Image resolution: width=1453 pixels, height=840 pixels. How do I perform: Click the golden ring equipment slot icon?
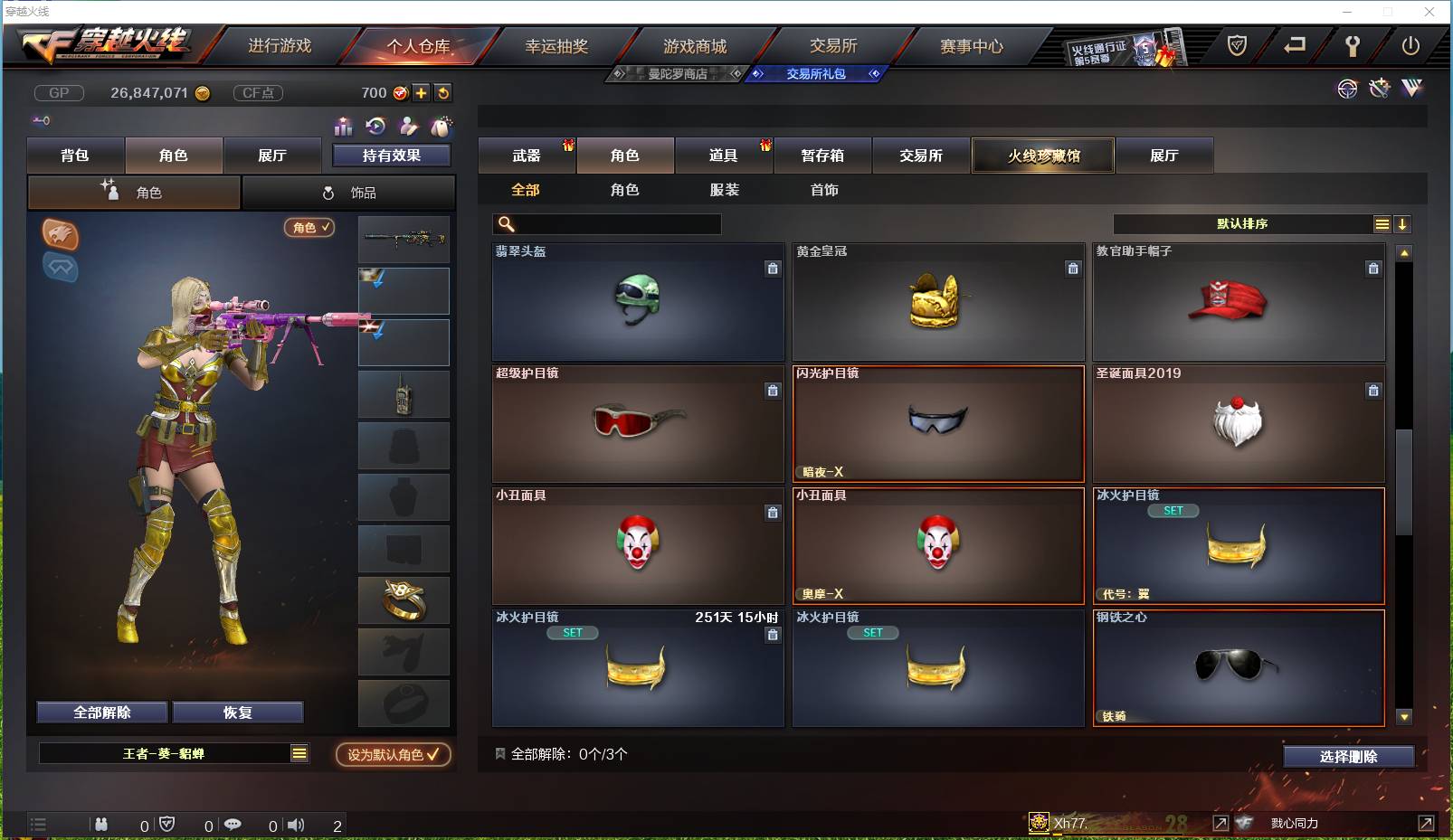(x=404, y=599)
